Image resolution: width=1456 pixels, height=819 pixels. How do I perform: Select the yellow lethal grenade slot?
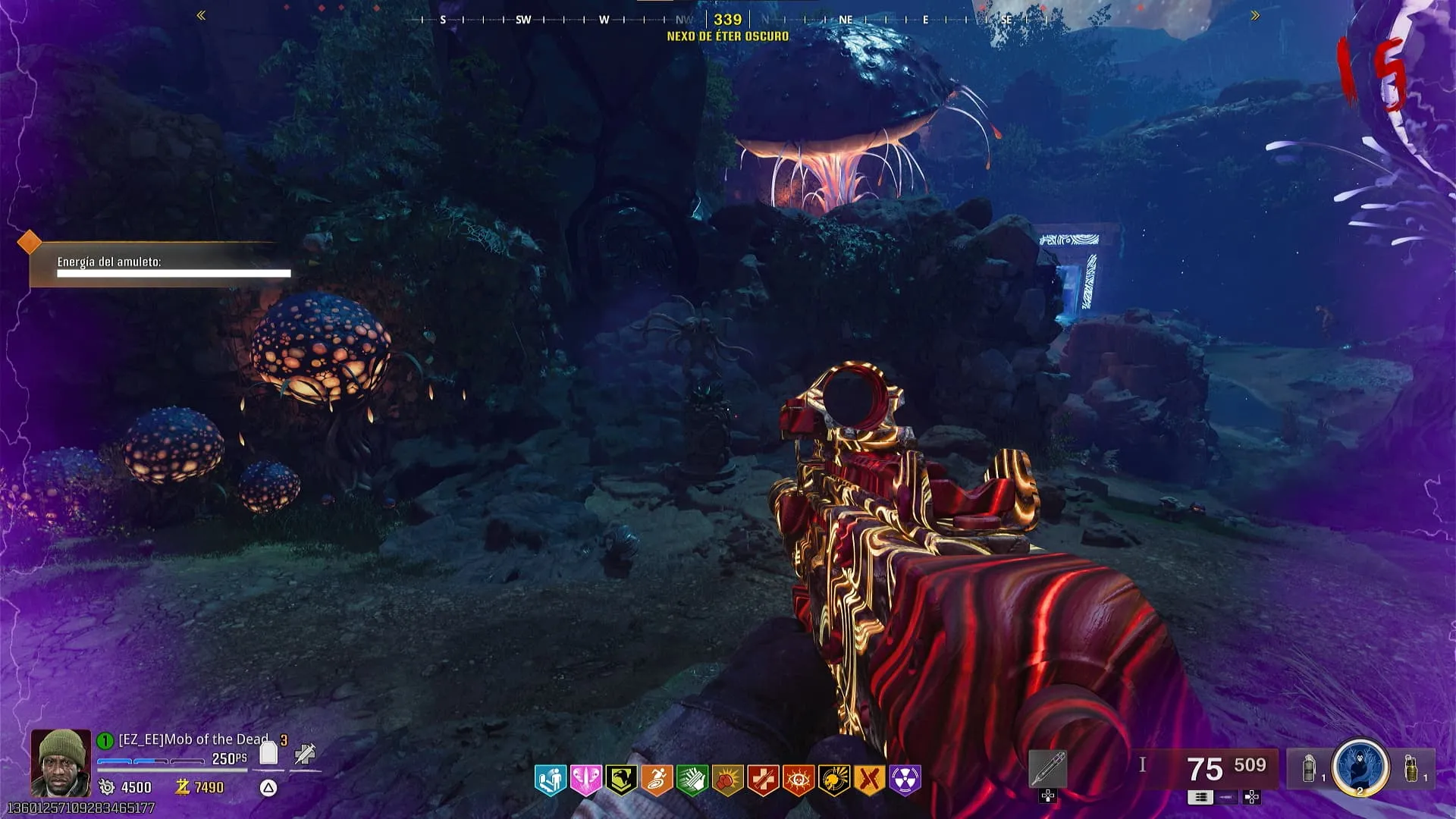point(1411,767)
